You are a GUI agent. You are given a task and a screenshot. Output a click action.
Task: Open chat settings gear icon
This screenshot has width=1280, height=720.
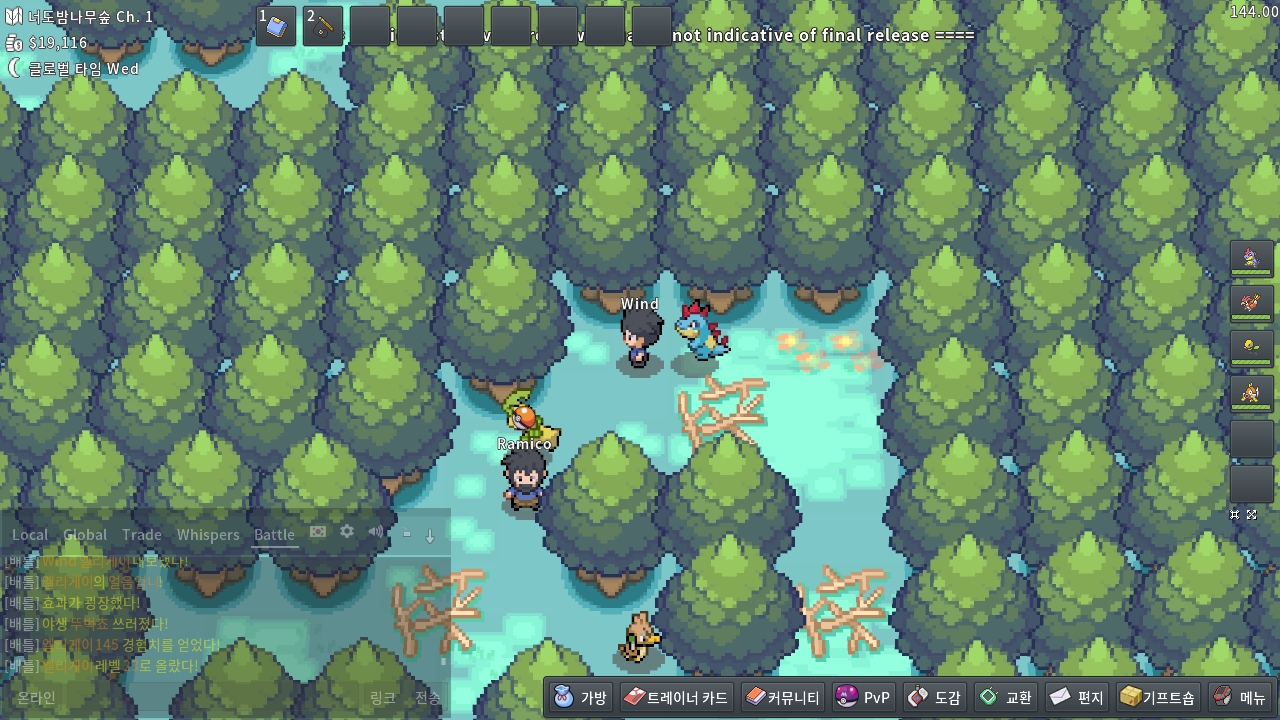pos(347,532)
